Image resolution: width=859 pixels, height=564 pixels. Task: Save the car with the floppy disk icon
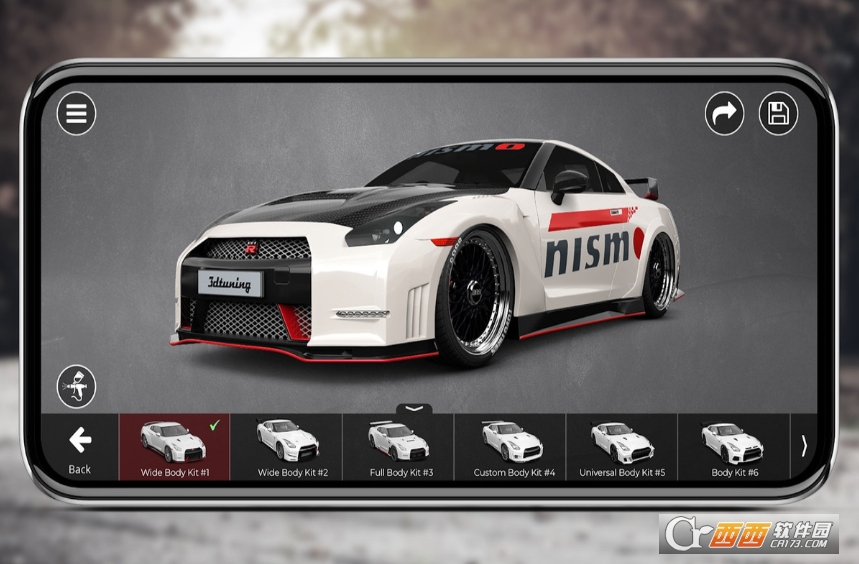[x=778, y=114]
